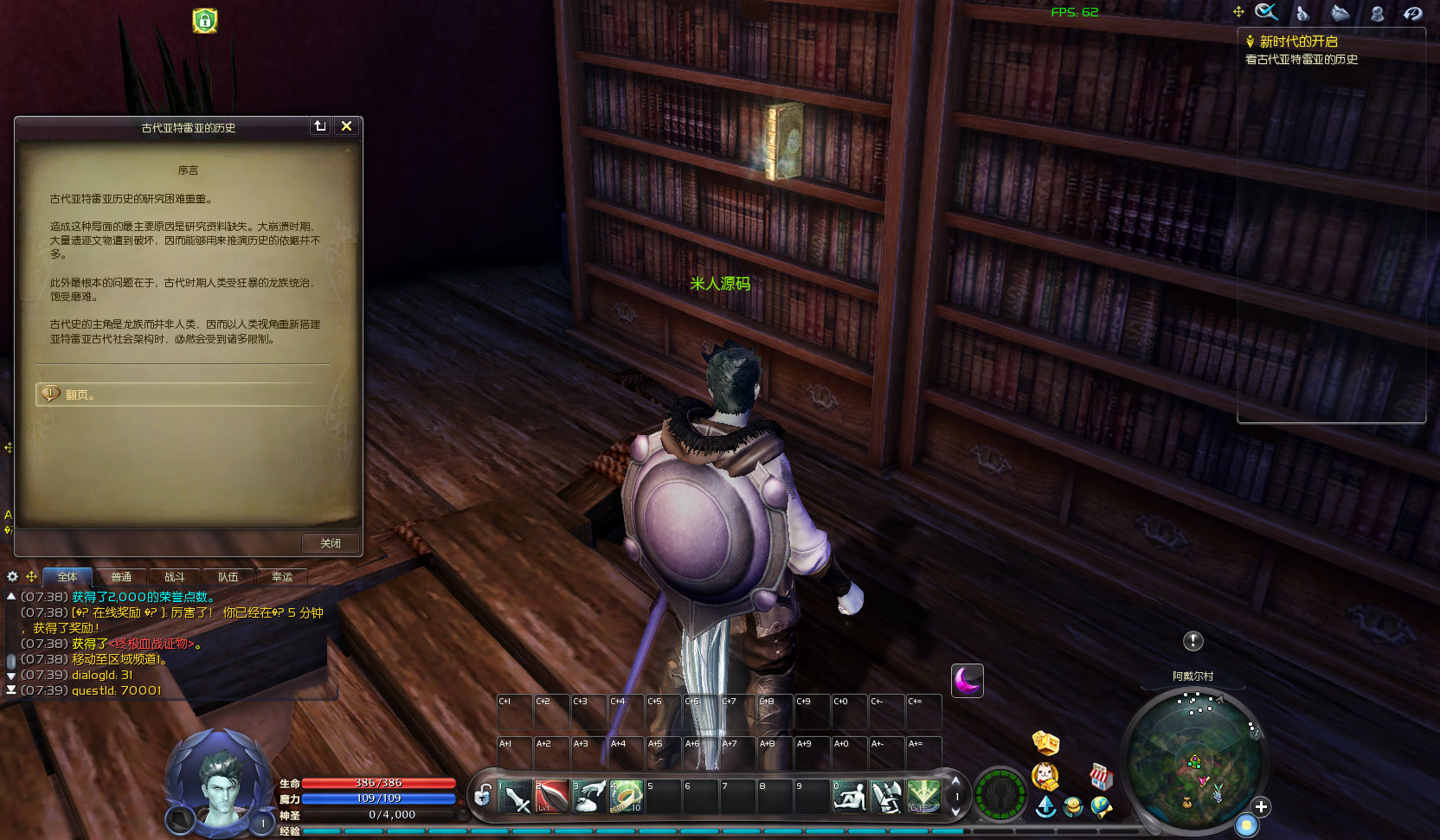Select the 队伍 party chat tab
Screen dimensions: 1440x840
228,577
